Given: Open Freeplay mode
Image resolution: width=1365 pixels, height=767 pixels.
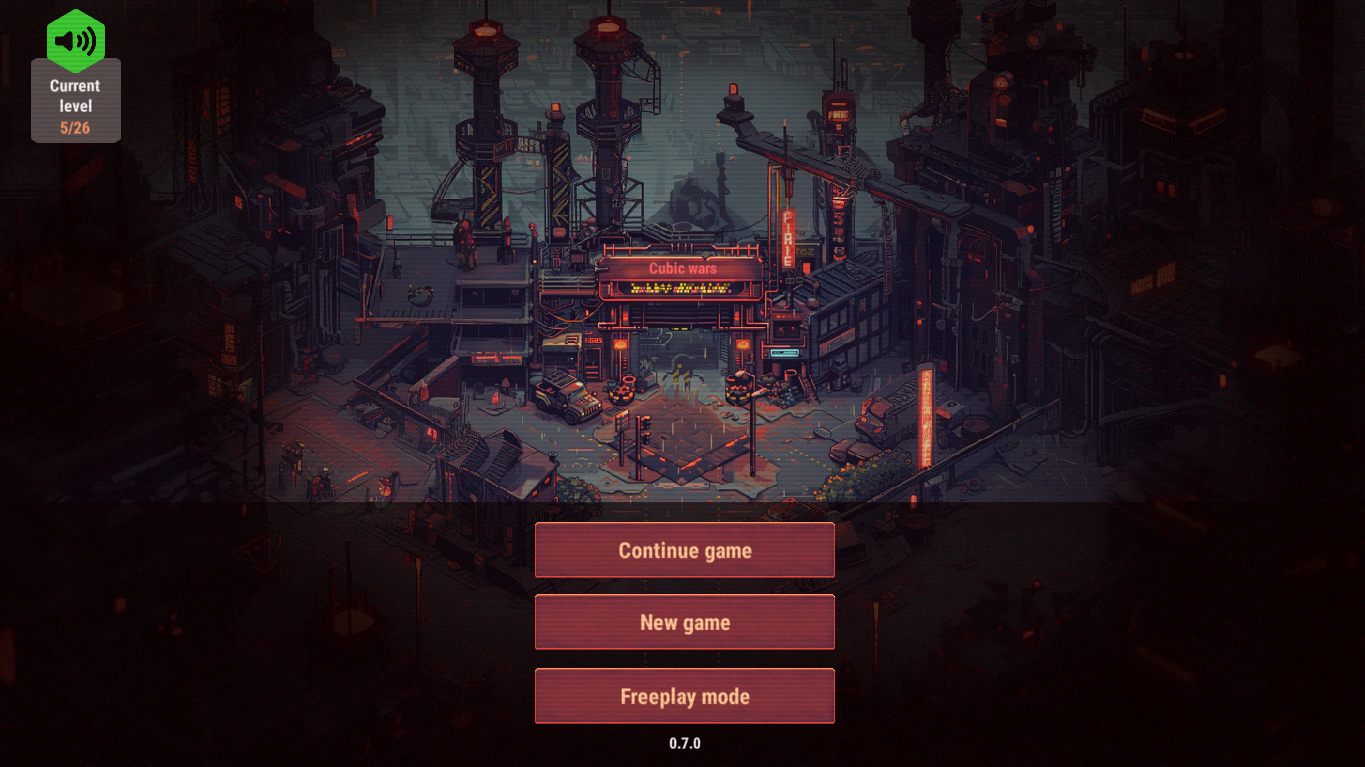Looking at the screenshot, I should (x=684, y=695).
